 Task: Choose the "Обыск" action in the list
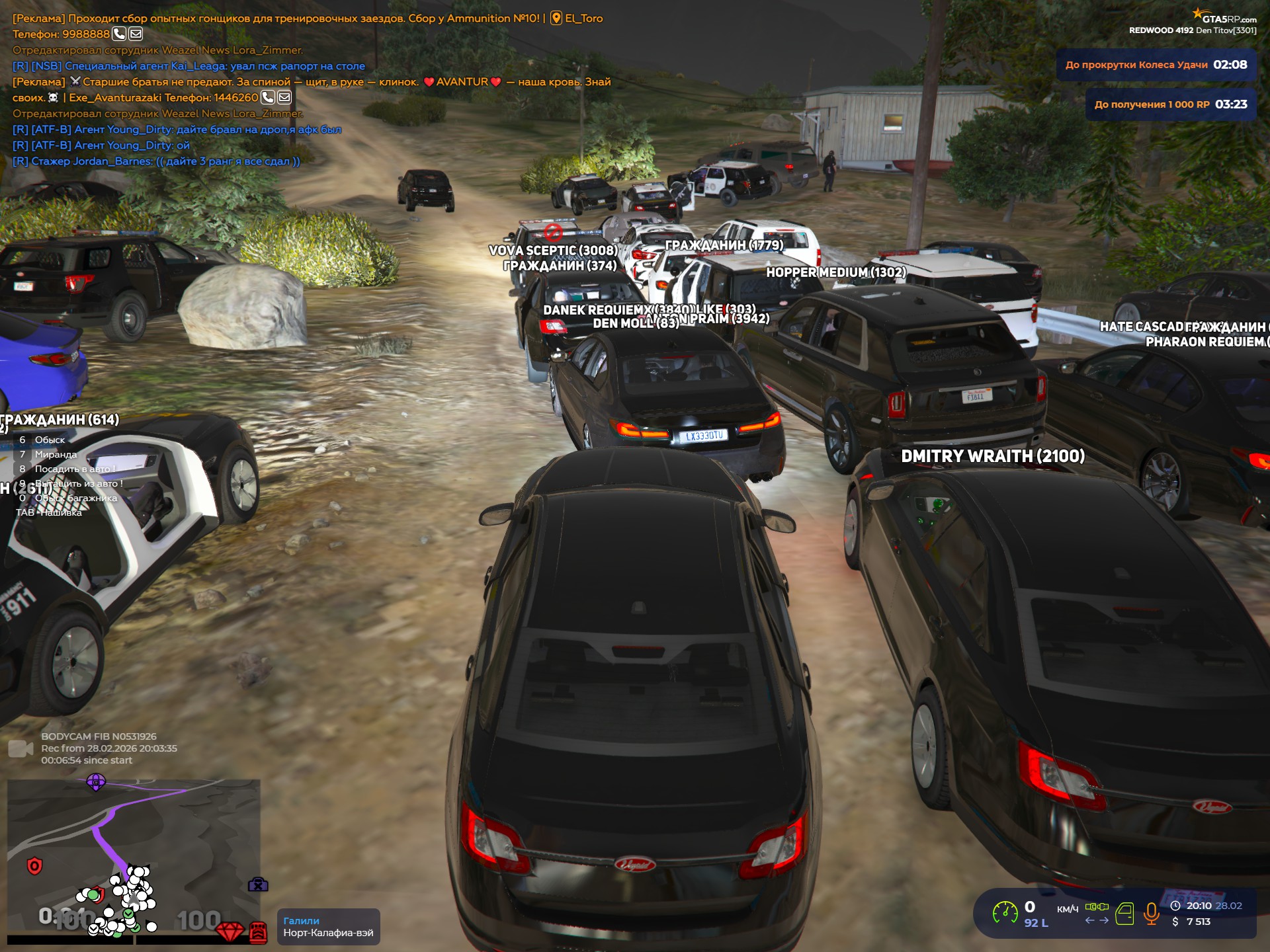50,440
